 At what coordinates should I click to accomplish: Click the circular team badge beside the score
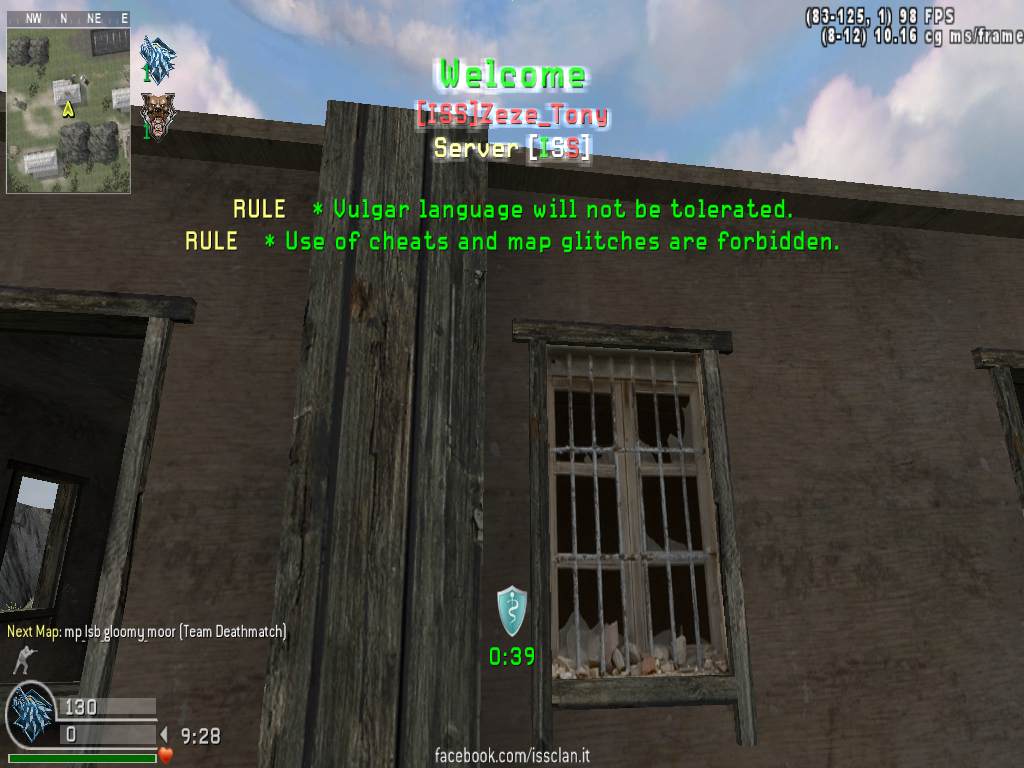(x=31, y=715)
